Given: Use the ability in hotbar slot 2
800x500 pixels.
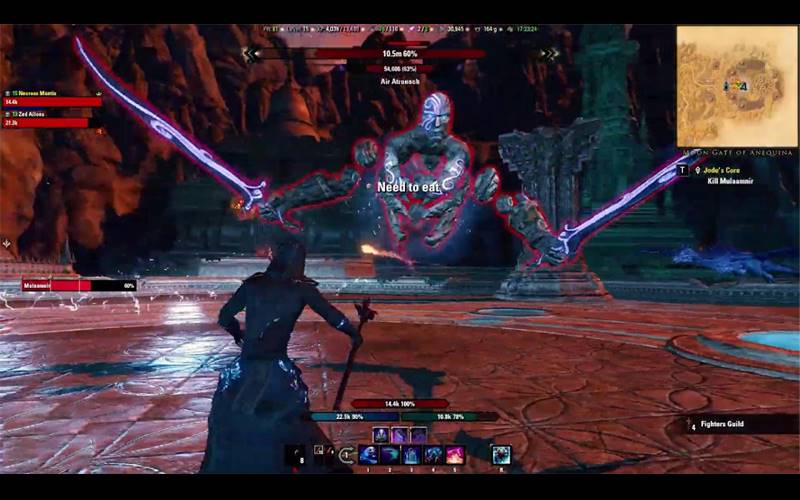Looking at the screenshot, I should (x=389, y=455).
